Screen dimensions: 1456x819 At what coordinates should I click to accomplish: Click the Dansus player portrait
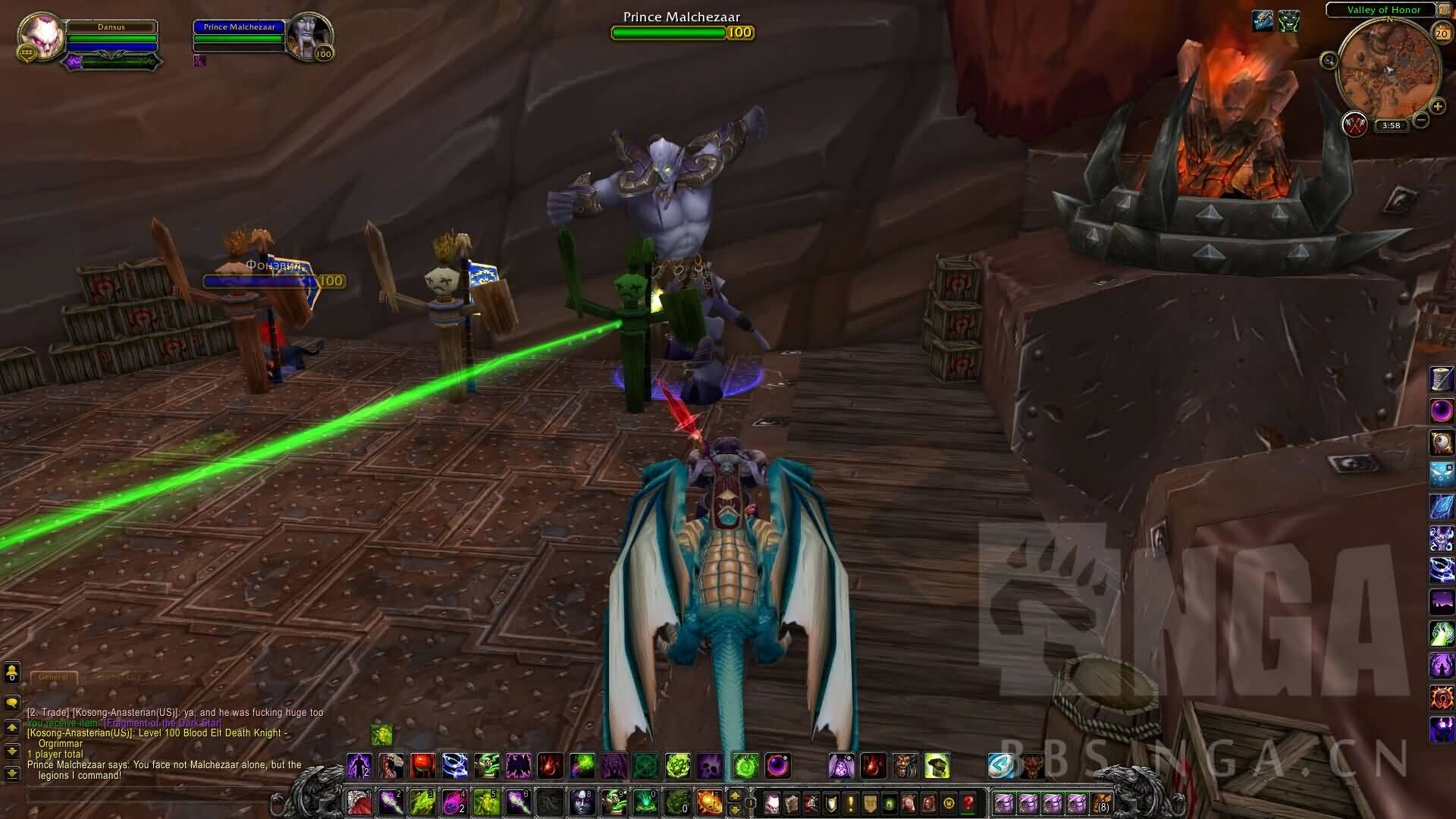[x=40, y=34]
